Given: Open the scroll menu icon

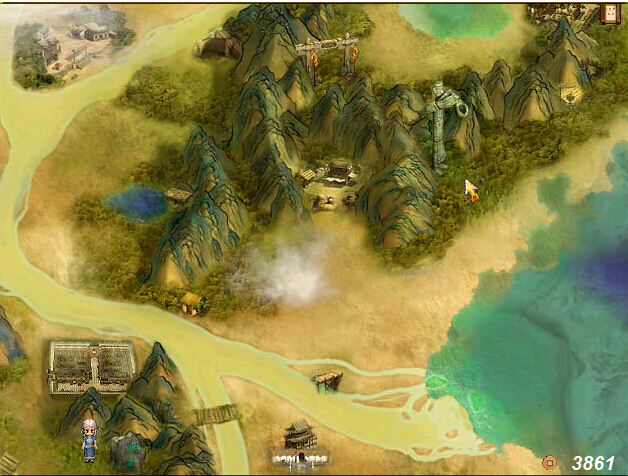Looking at the screenshot, I should pos(609,13).
